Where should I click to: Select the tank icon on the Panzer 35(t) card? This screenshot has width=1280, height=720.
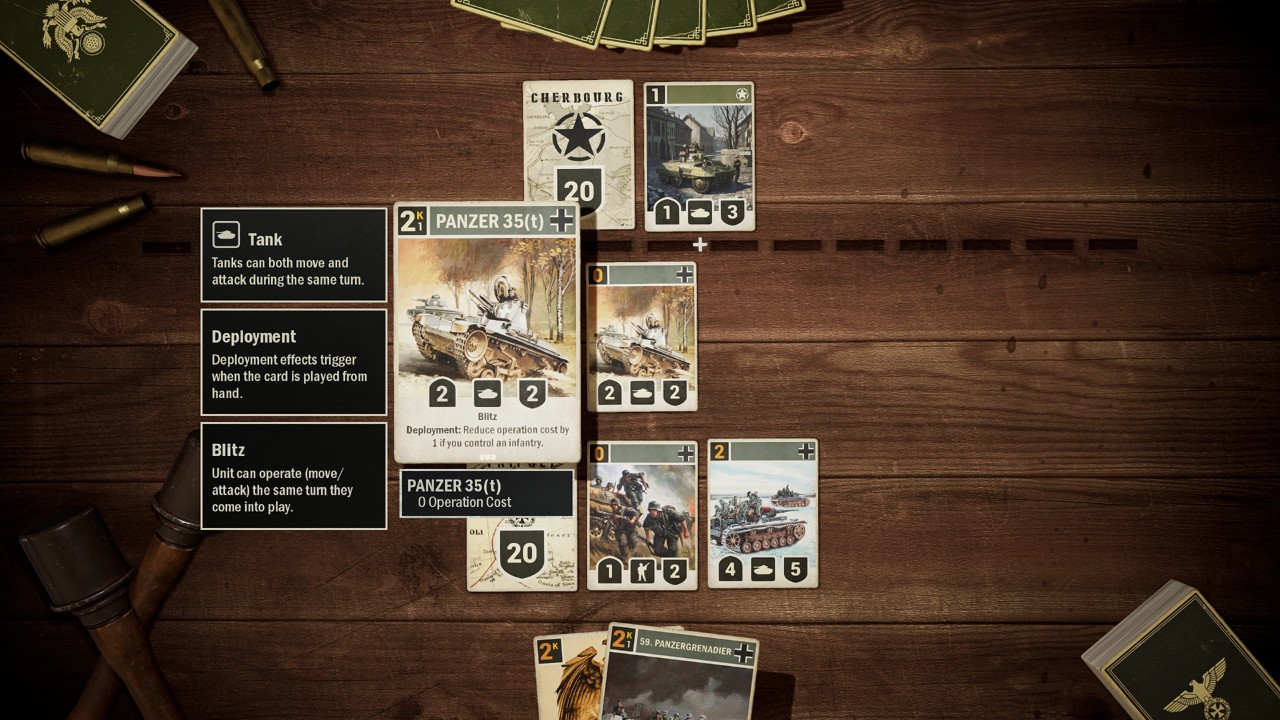(x=487, y=392)
